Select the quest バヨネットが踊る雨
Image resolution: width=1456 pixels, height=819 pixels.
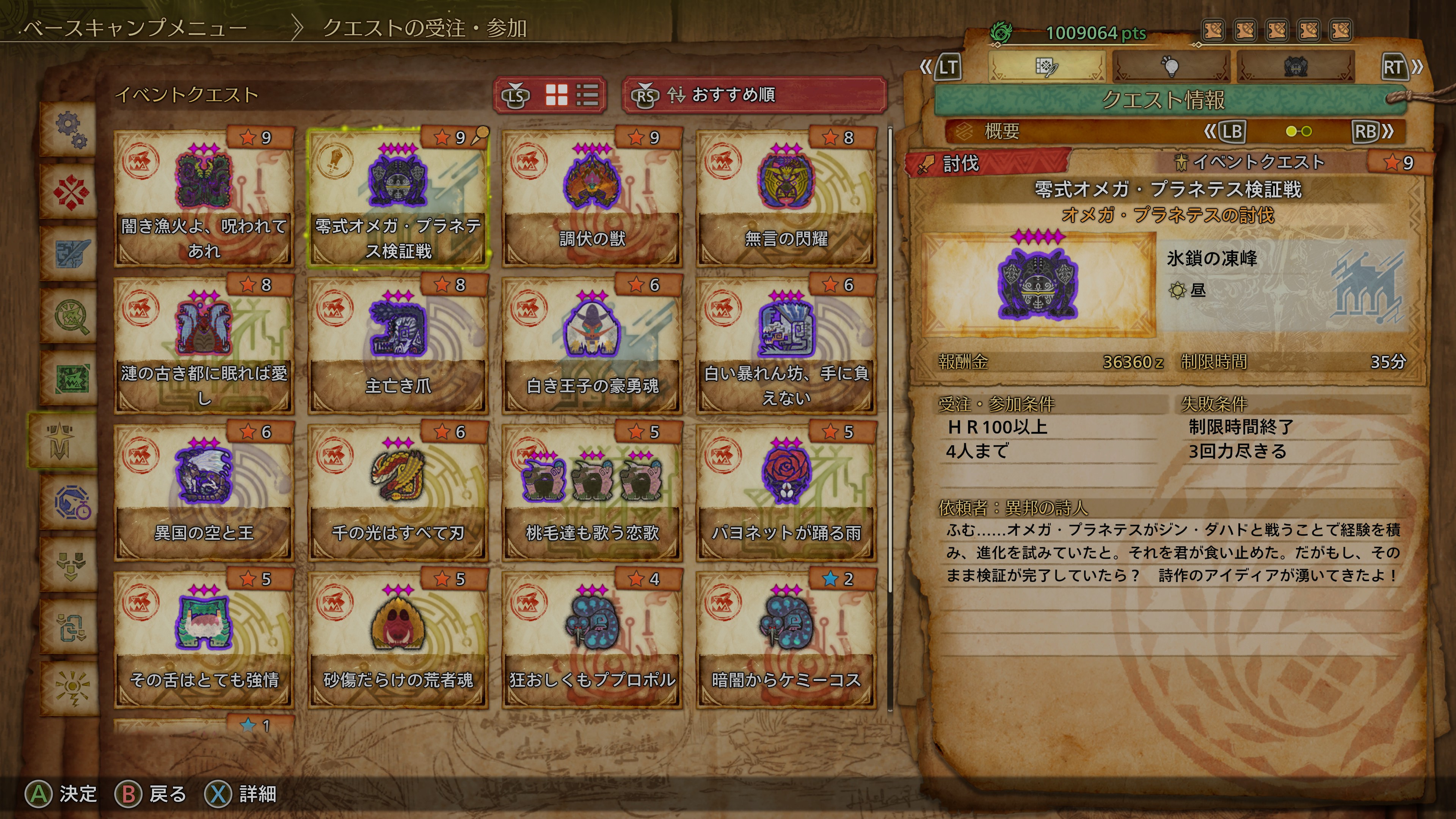(786, 492)
